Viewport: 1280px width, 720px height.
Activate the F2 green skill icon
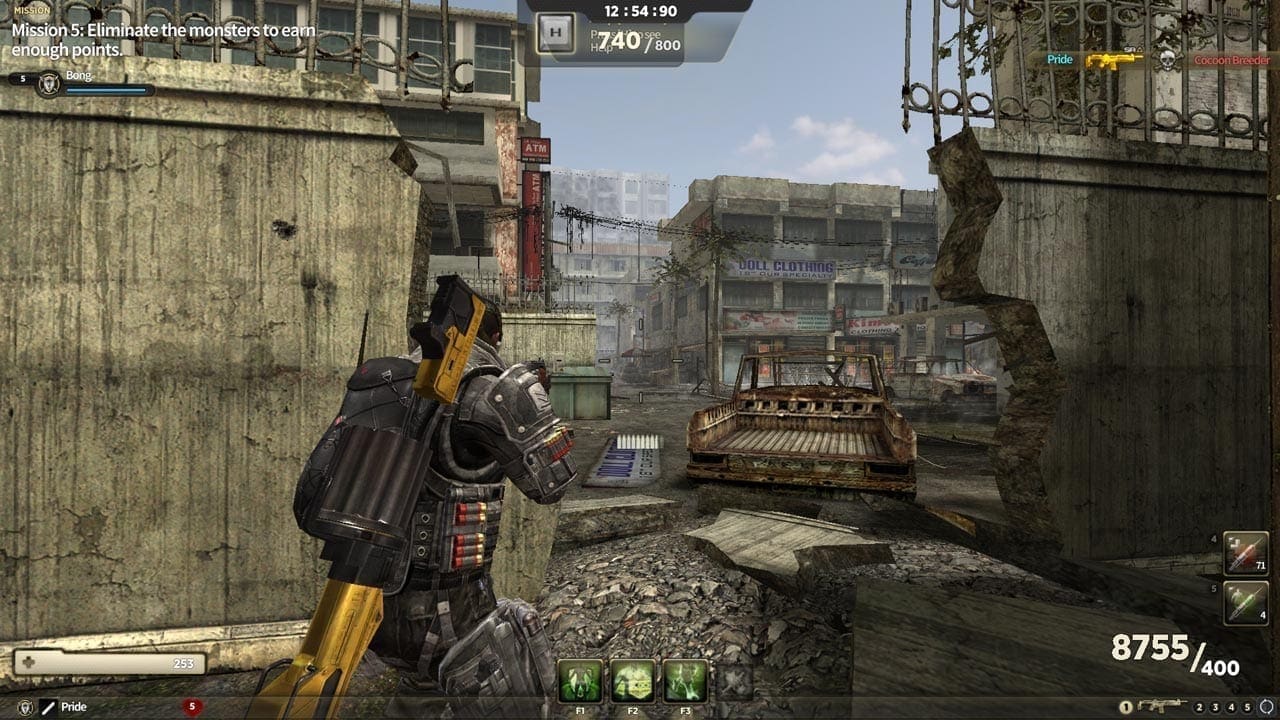click(x=633, y=680)
